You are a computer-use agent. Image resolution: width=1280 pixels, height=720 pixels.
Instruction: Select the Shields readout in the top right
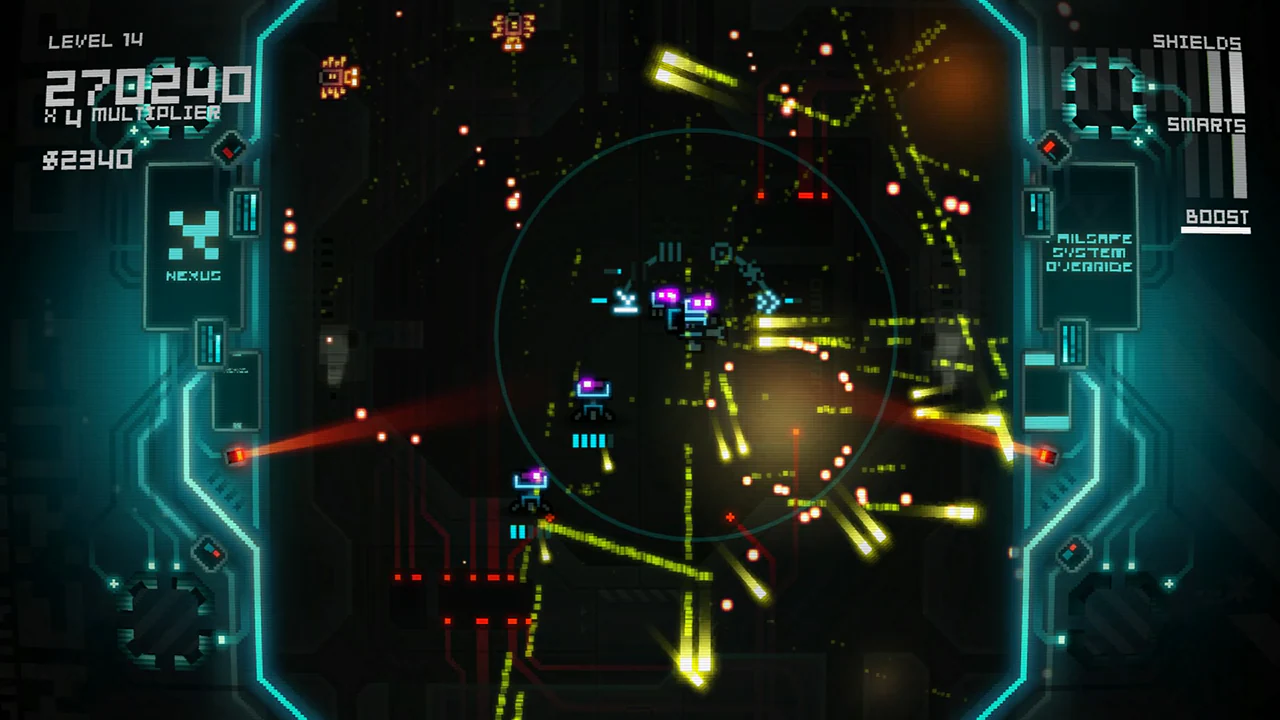click(1196, 42)
